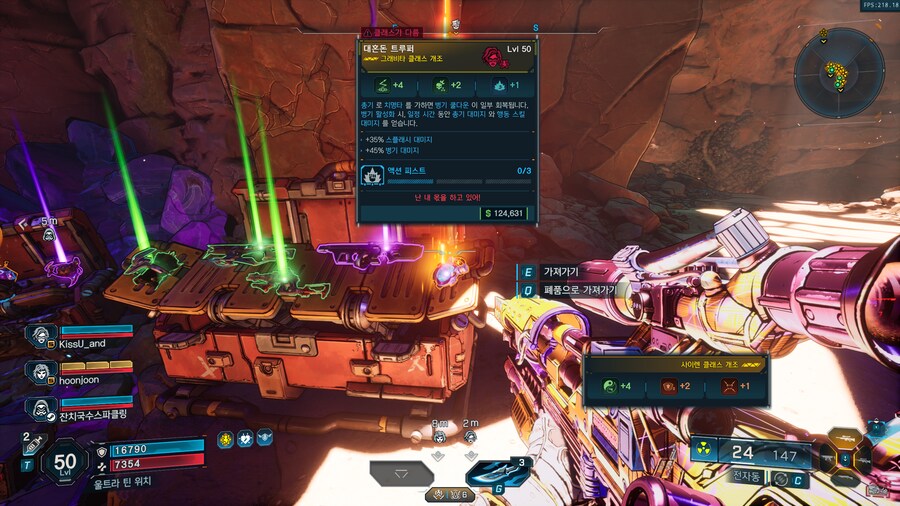Viewport: 900px width, 506px height.
Task: Select KissU_and's party portrait
Action: coord(41,333)
